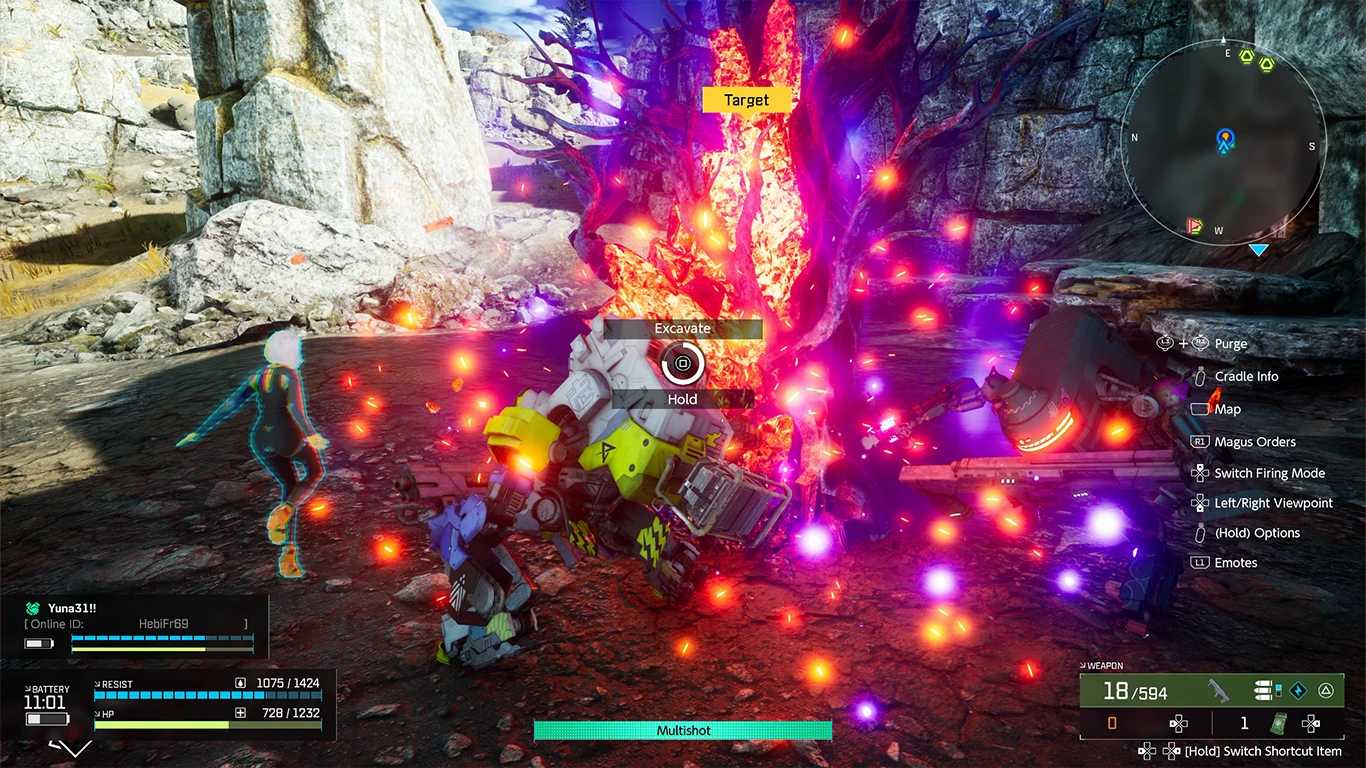This screenshot has width=1366, height=768.
Task: Click the blue triangle marker at the minimap edge
Action: pyautogui.click(x=1258, y=249)
